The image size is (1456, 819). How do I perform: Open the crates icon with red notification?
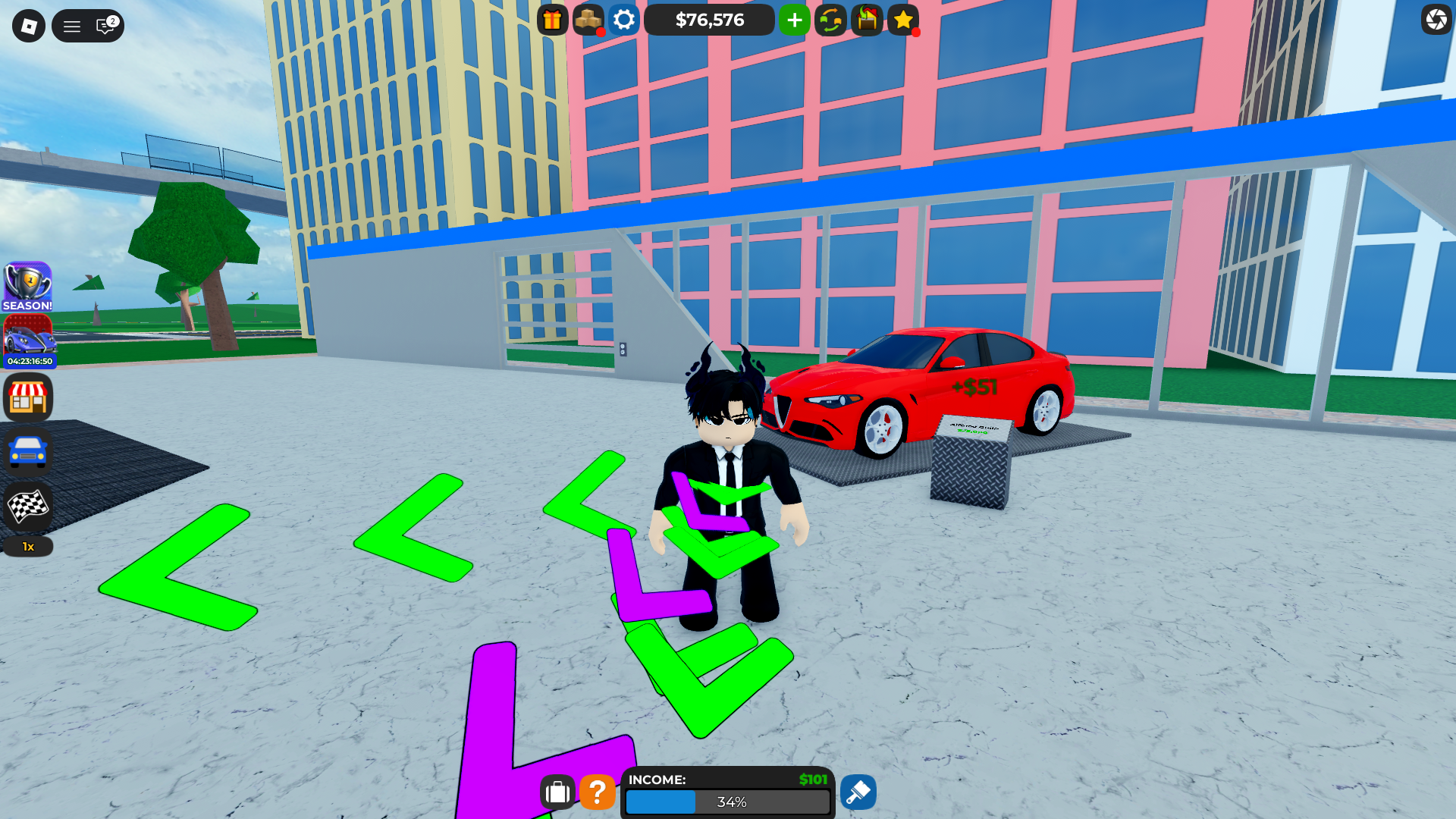(x=588, y=20)
